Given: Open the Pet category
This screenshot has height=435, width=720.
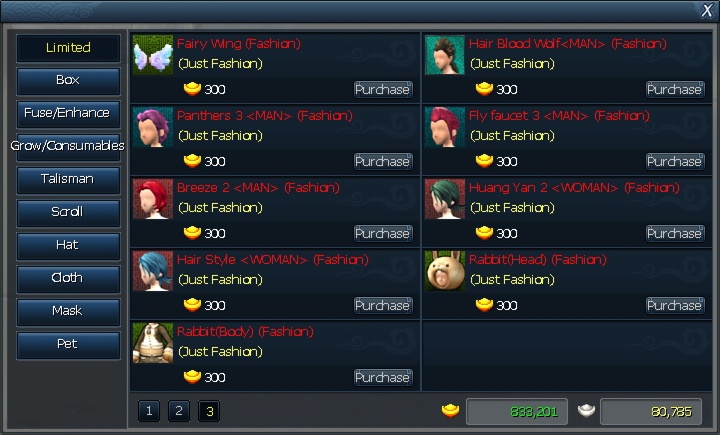Looking at the screenshot, I should 68,344.
